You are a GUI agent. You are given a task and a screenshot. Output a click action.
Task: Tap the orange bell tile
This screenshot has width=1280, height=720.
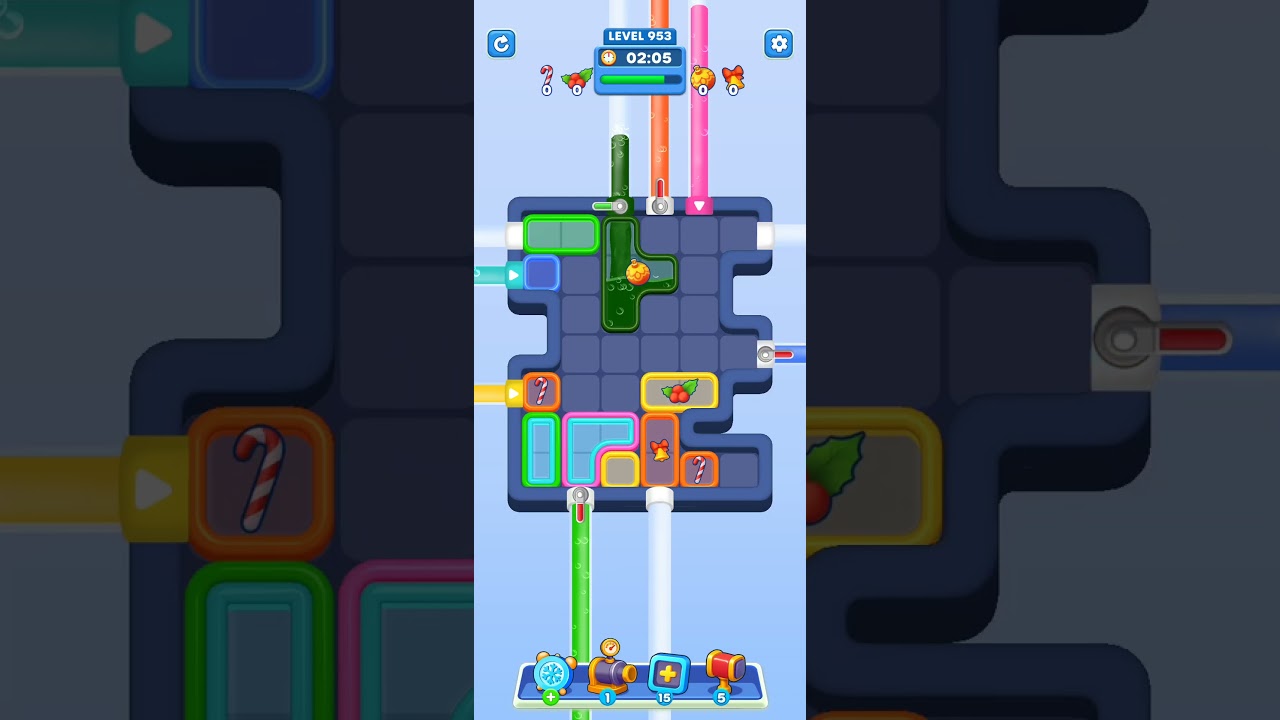[659, 451]
